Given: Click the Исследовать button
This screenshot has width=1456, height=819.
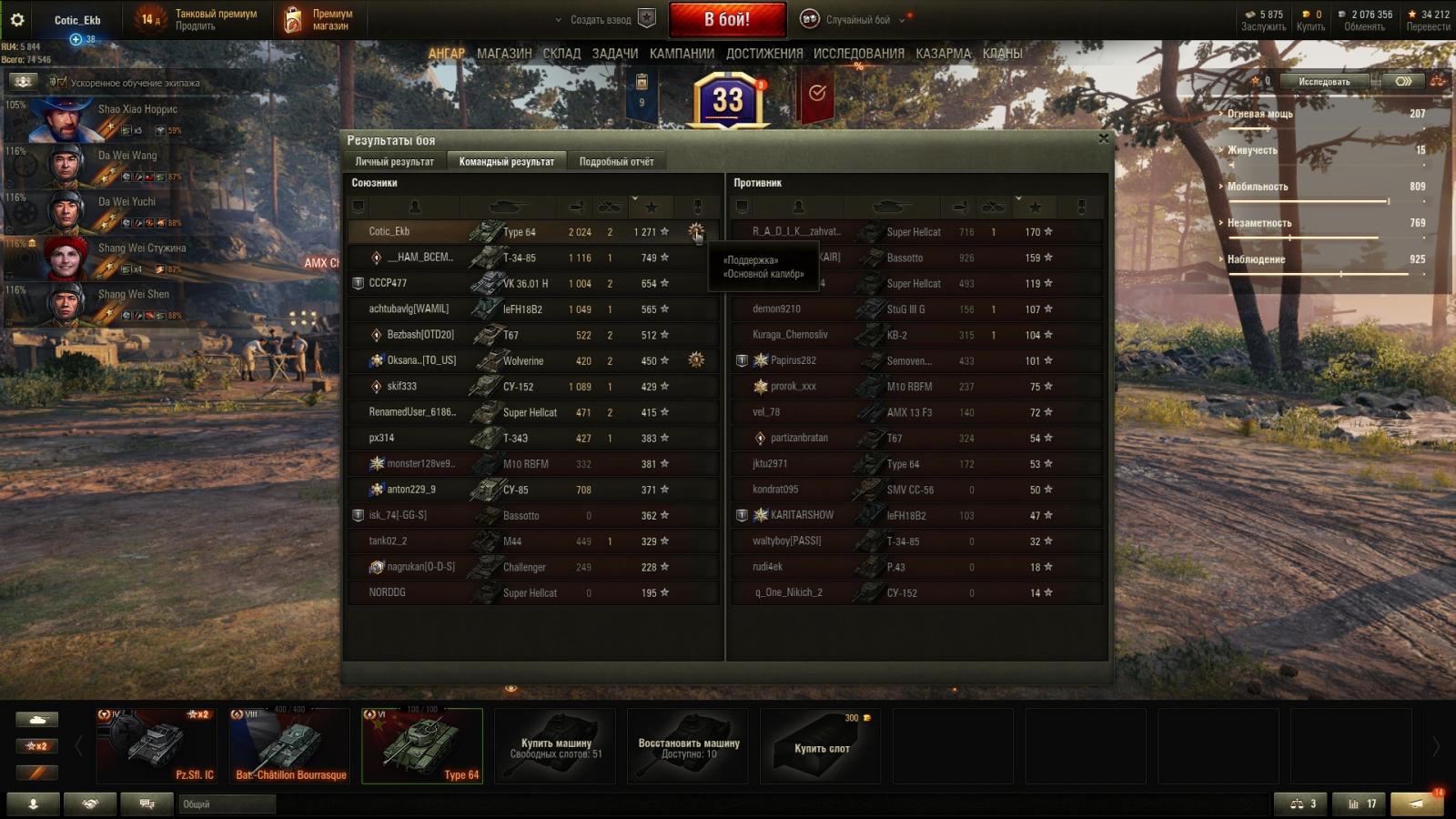Looking at the screenshot, I should tap(1324, 82).
